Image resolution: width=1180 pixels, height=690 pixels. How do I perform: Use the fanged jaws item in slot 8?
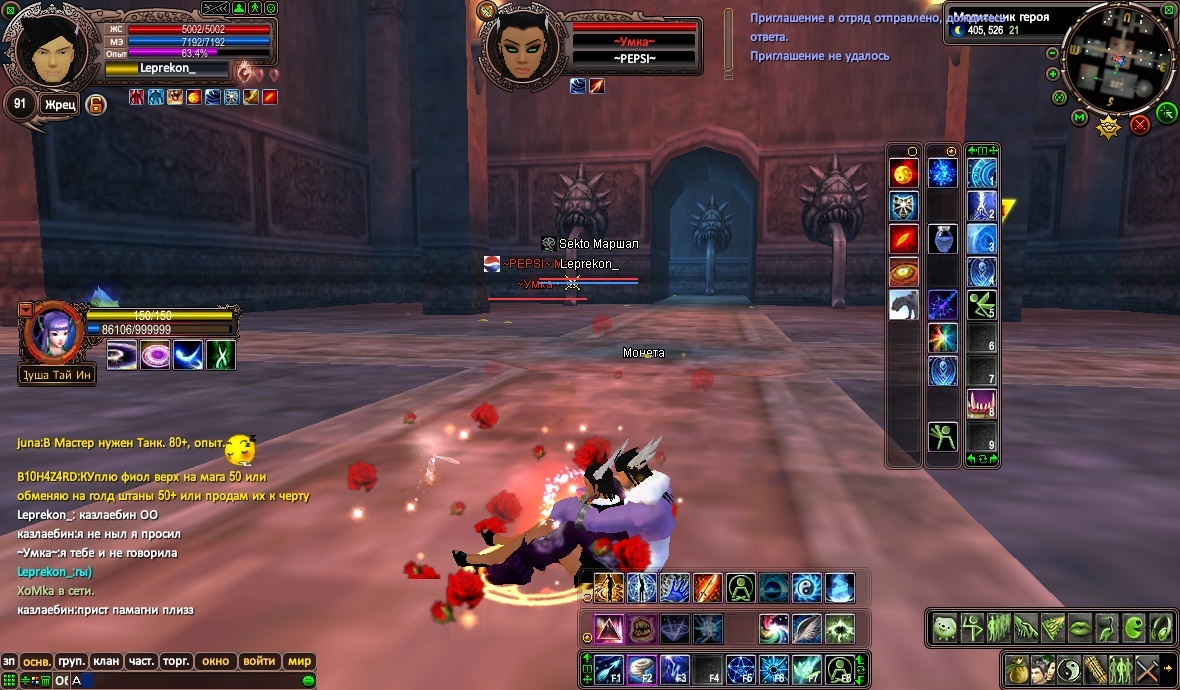click(981, 404)
